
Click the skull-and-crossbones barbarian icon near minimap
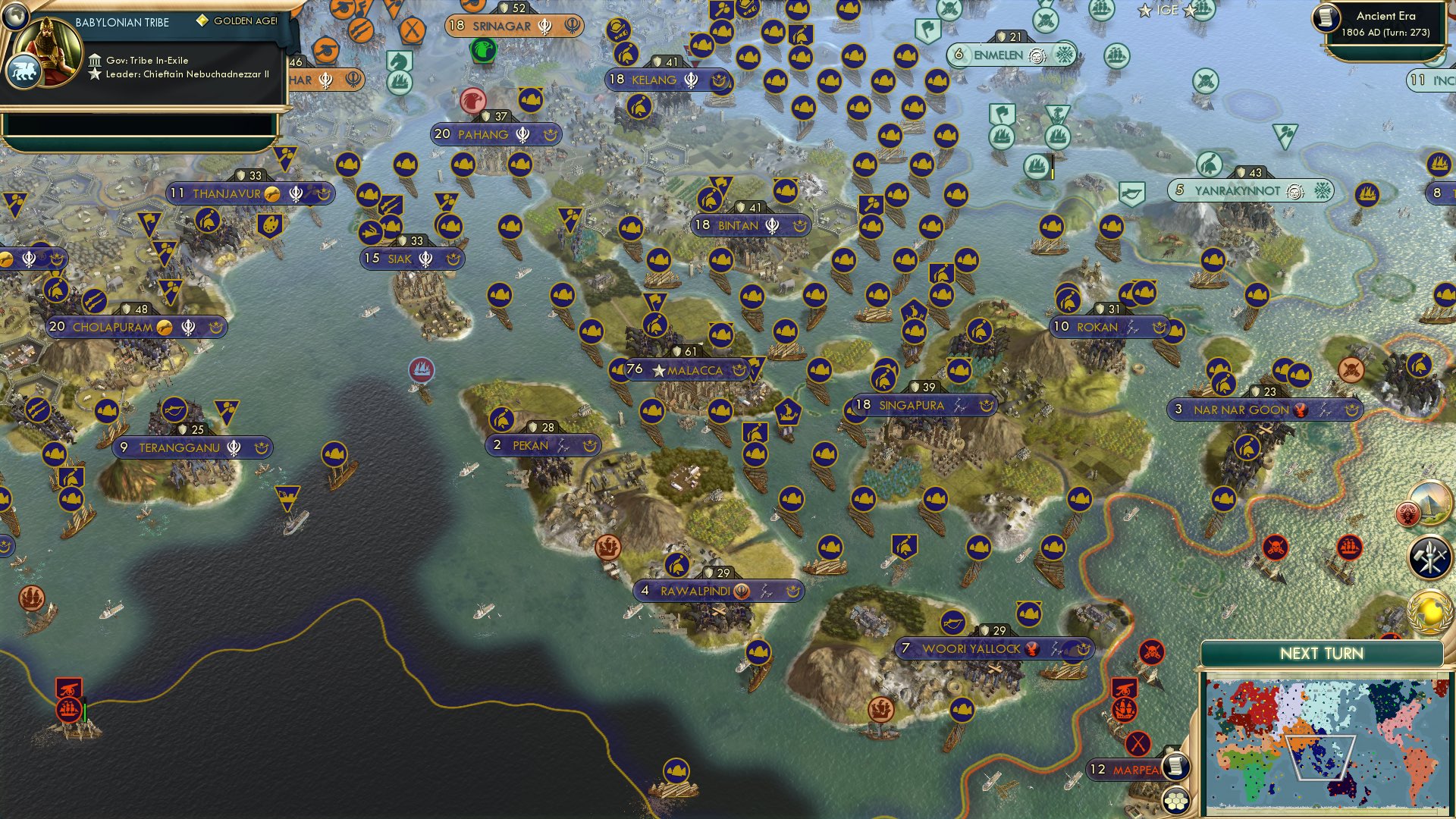(x=1151, y=651)
